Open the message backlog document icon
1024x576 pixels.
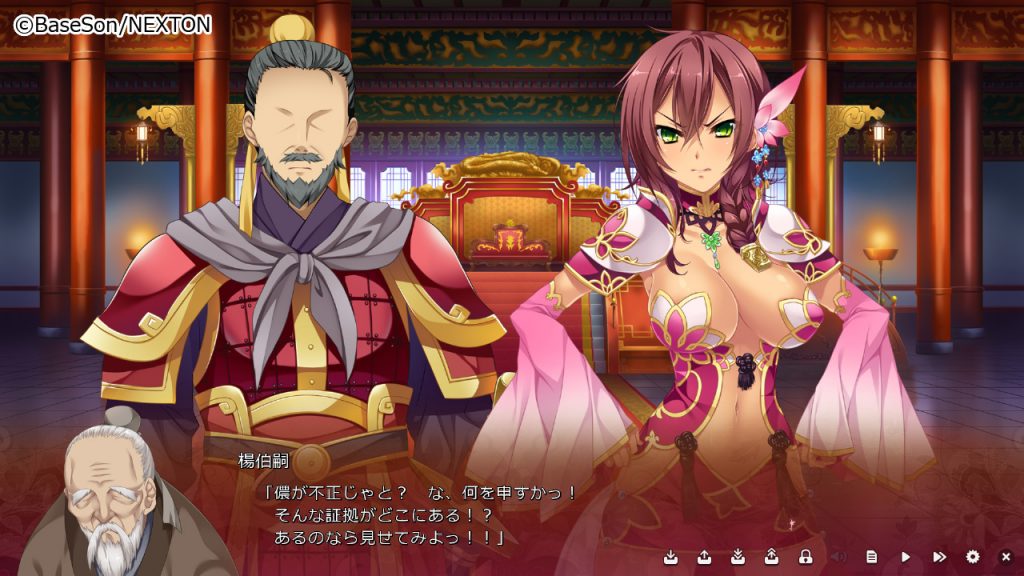[x=872, y=556]
